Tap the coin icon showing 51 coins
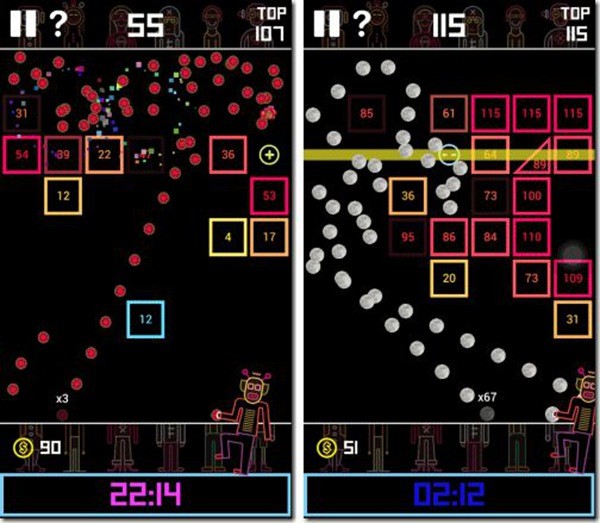This screenshot has width=600, height=523. tap(324, 447)
